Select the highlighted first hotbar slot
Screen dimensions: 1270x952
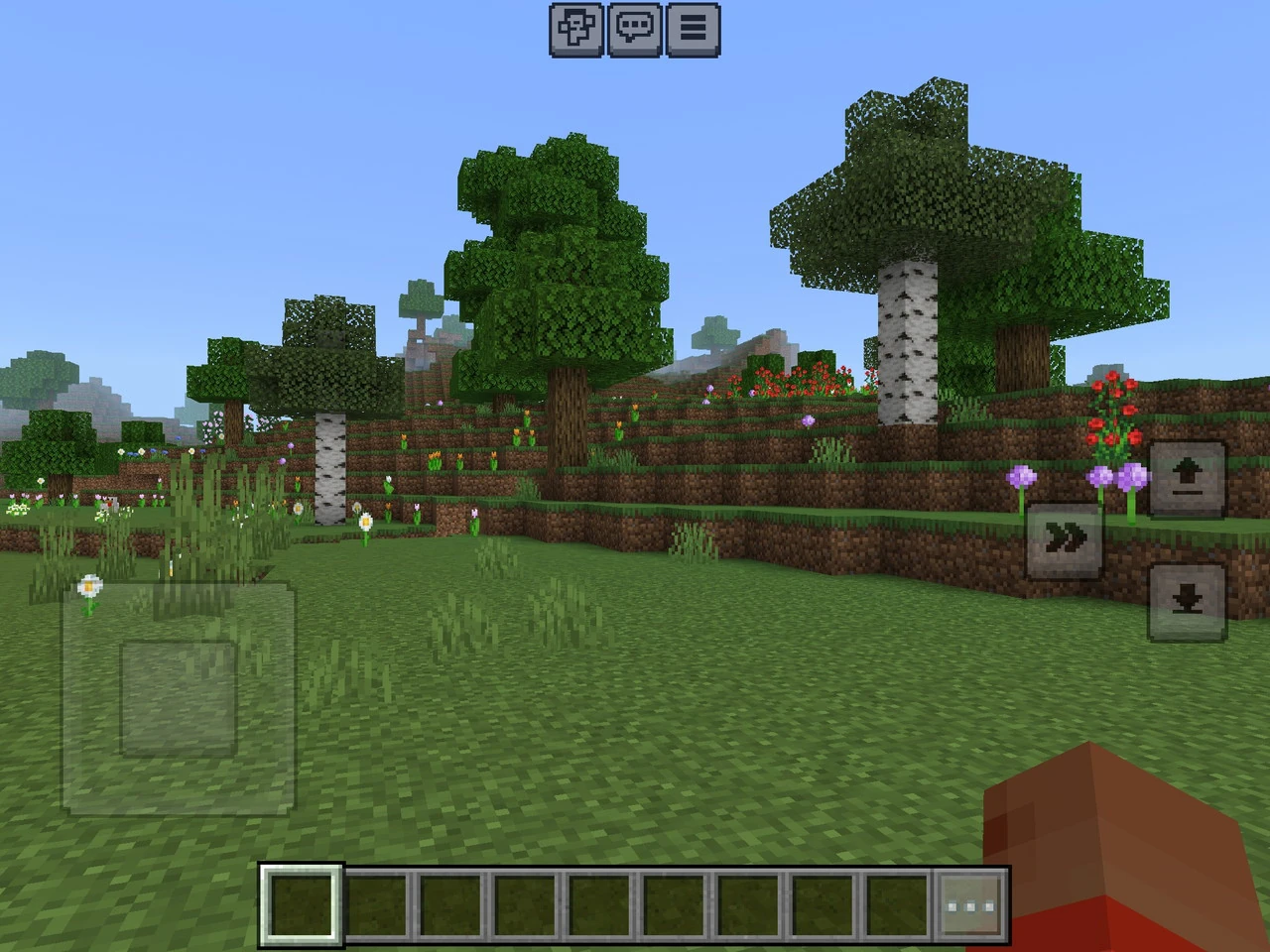302,904
